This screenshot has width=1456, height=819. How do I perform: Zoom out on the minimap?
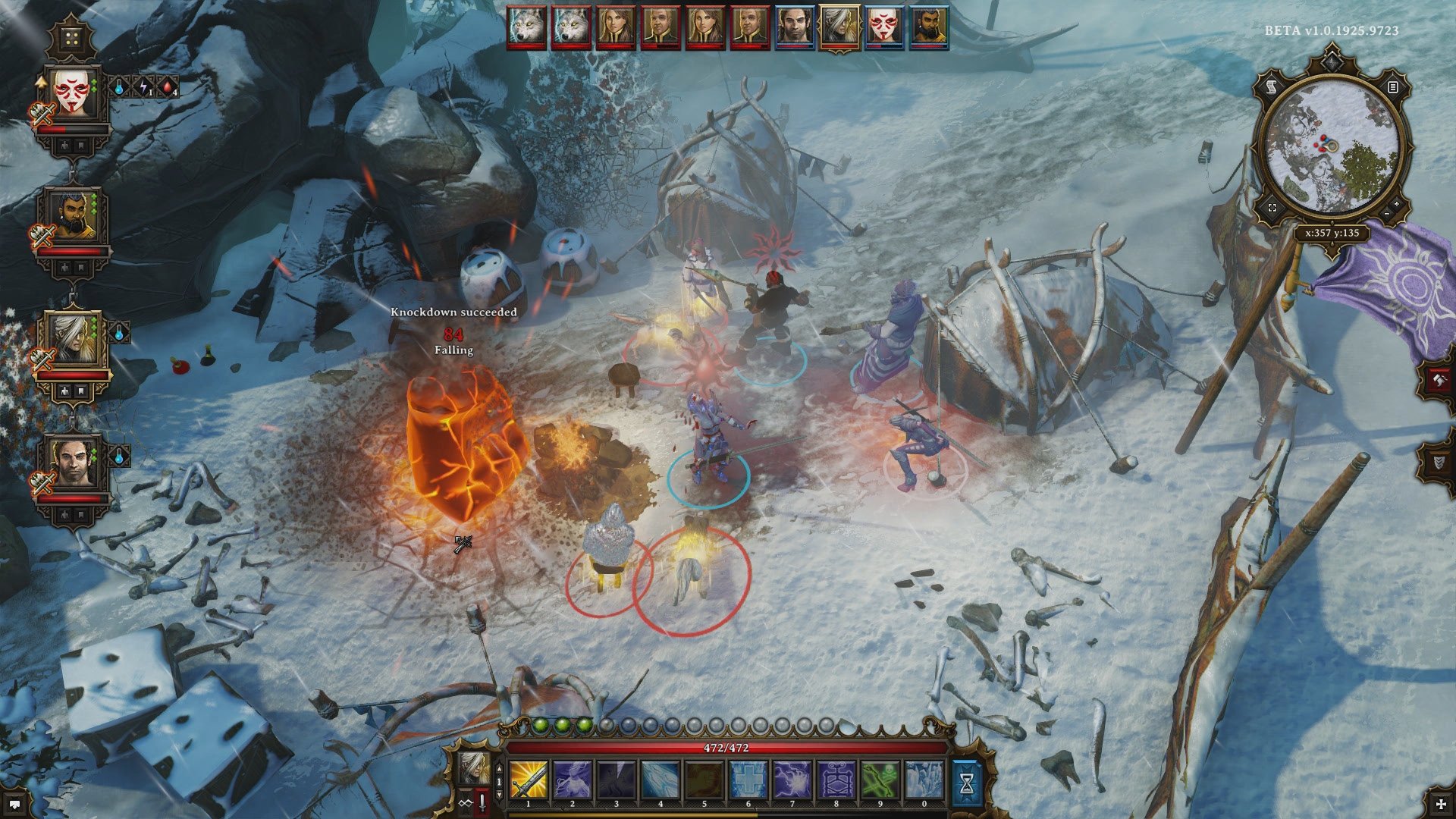tap(1387, 215)
